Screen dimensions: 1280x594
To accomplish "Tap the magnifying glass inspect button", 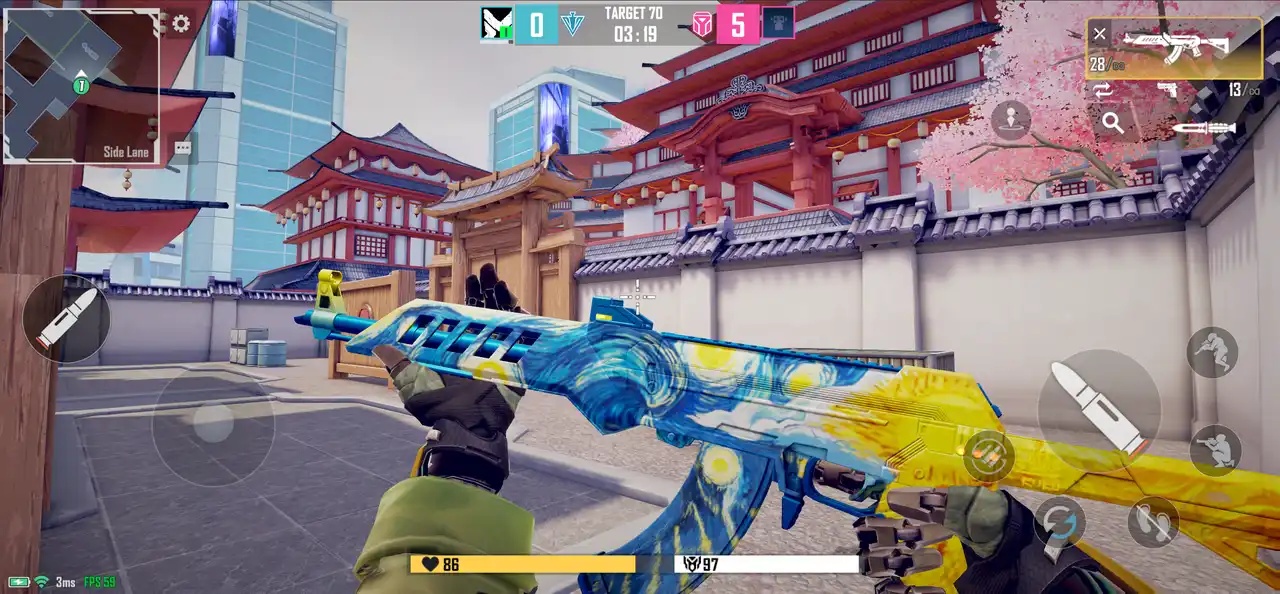I will pyautogui.click(x=1112, y=123).
